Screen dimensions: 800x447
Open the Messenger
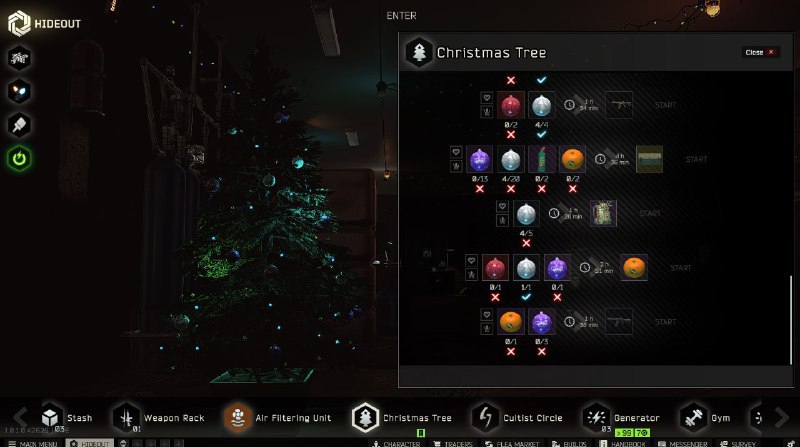[x=687, y=442]
